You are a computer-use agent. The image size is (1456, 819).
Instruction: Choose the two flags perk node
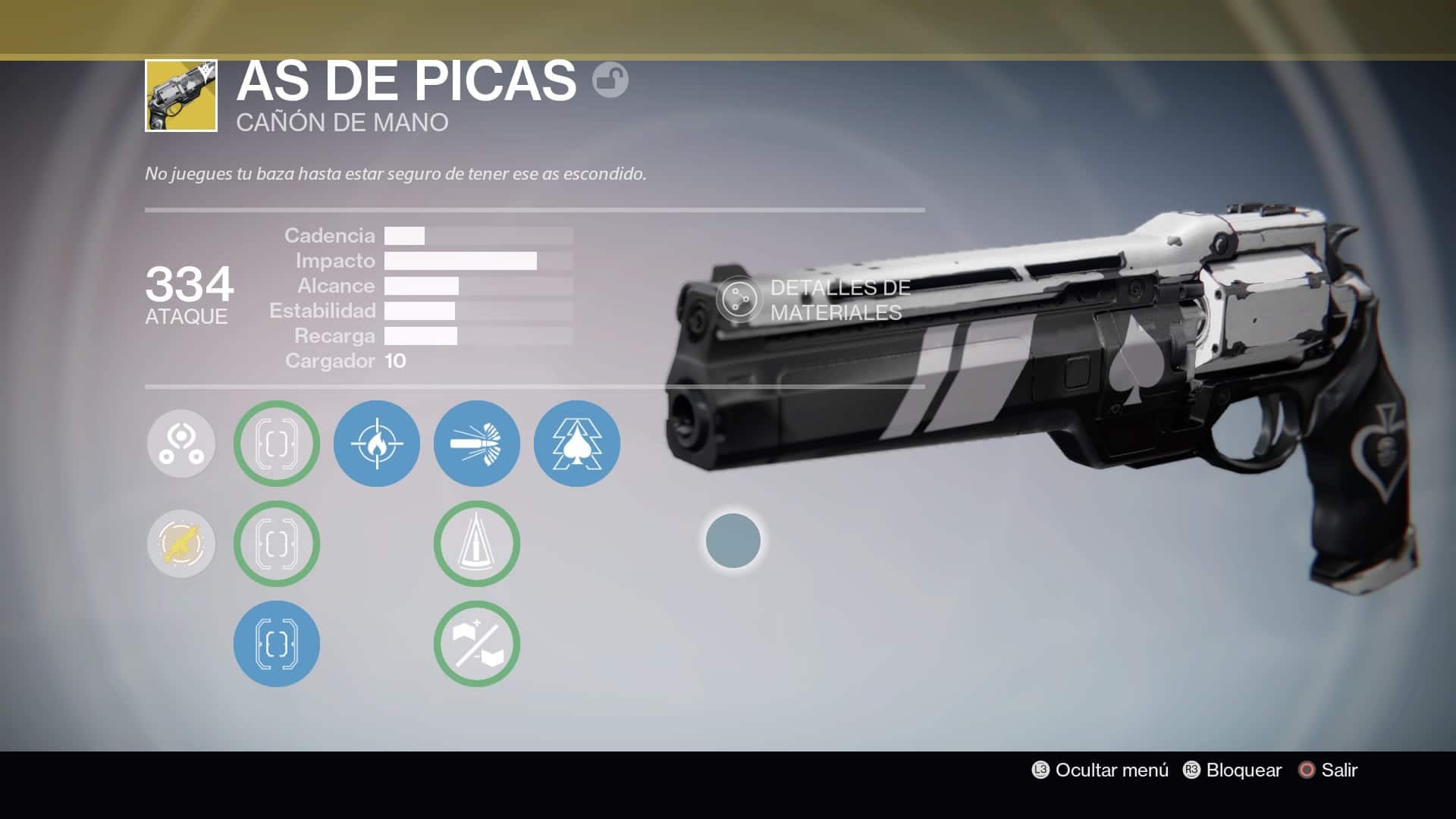[x=477, y=644]
